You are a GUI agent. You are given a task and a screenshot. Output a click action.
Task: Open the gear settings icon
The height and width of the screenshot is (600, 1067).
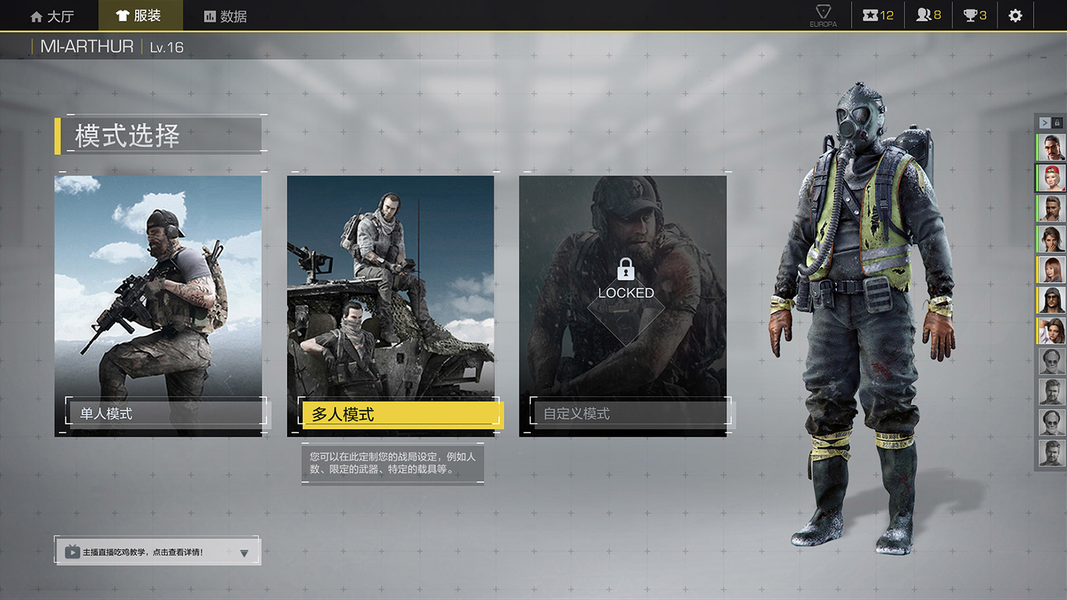click(x=1015, y=16)
